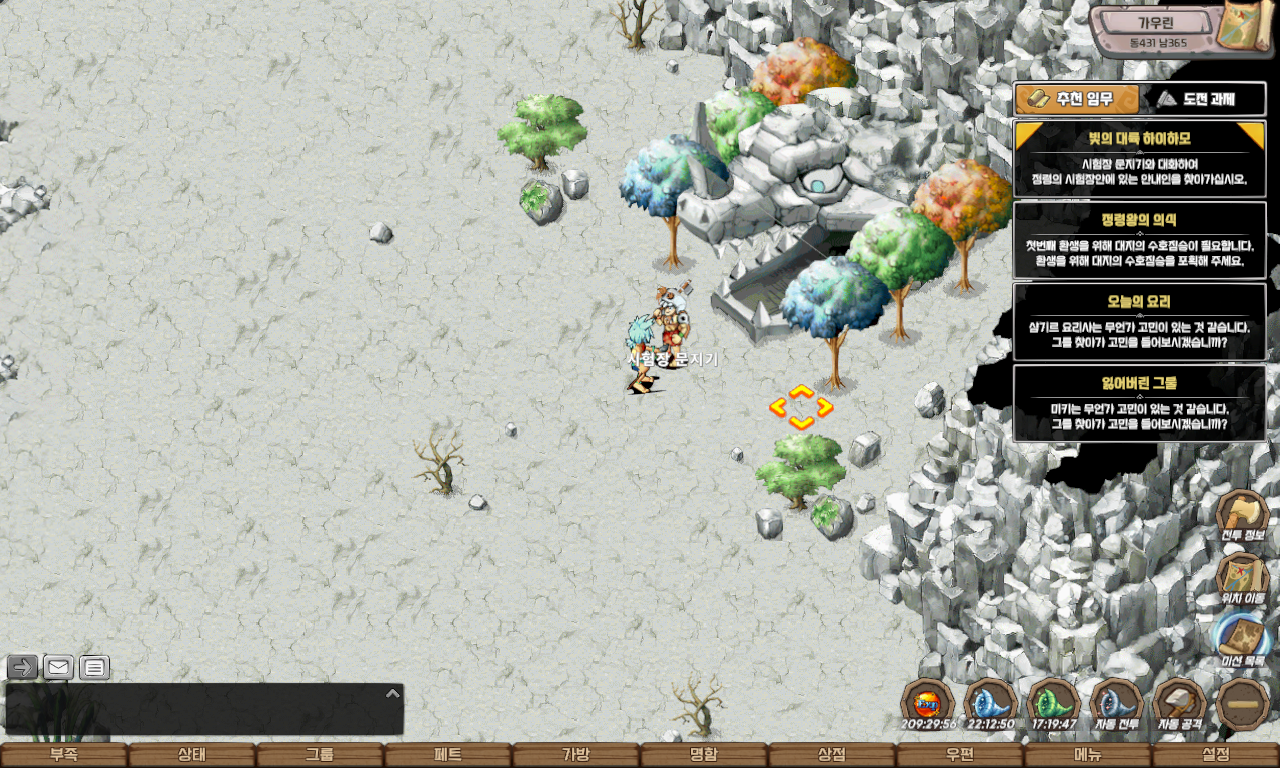Open the 명함 (name card) menu
The width and height of the screenshot is (1280, 768).
click(x=704, y=755)
